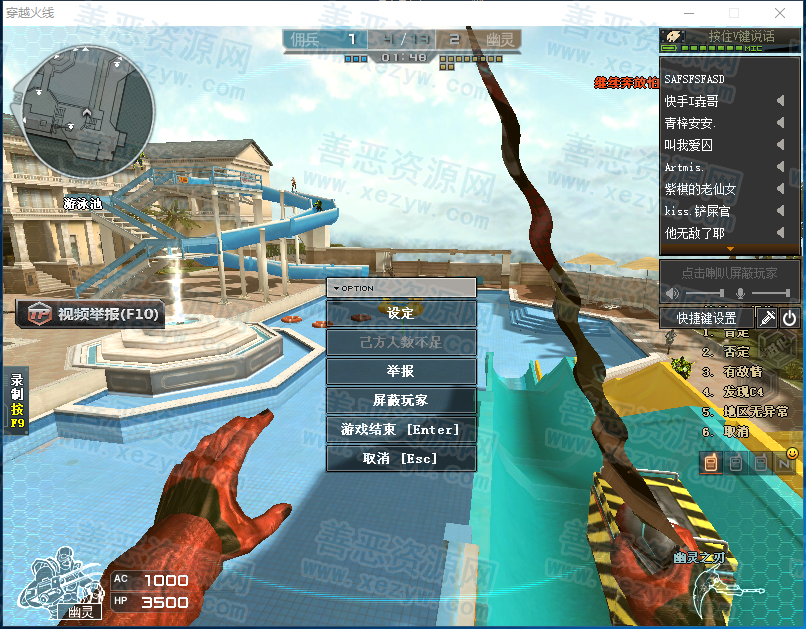Image resolution: width=806 pixels, height=629 pixels.
Task: Choose 举报 in the option menu
Action: [401, 371]
